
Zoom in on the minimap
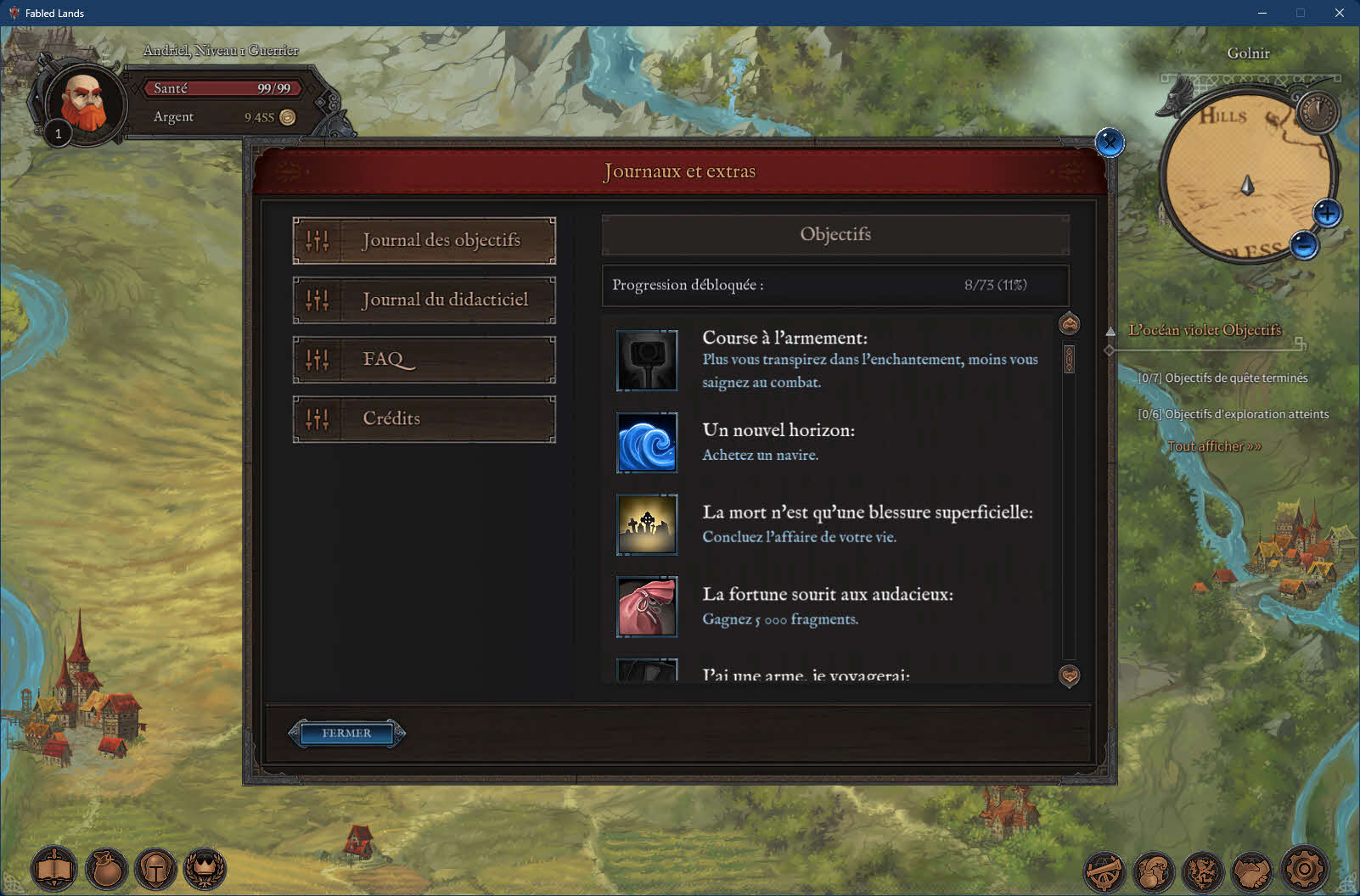(x=1327, y=212)
